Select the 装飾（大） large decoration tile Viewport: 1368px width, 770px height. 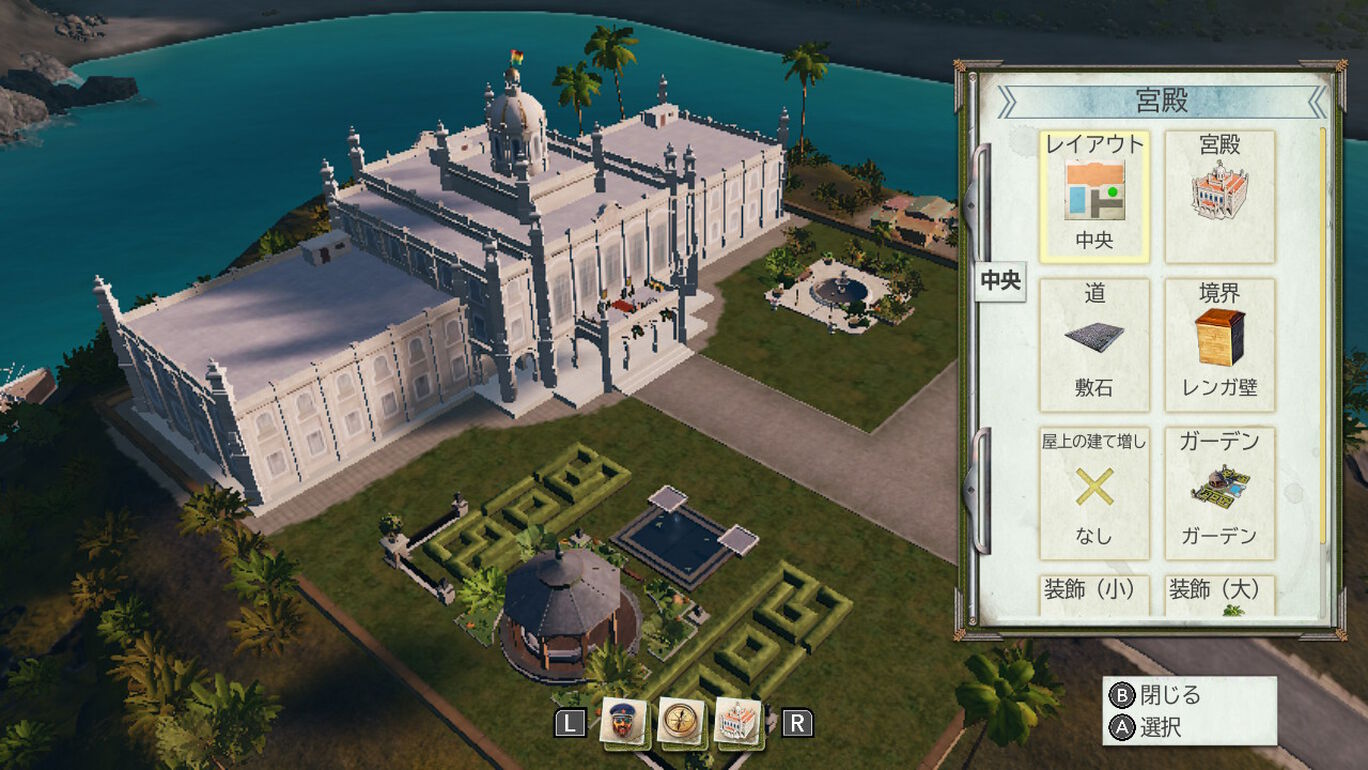tap(1219, 594)
